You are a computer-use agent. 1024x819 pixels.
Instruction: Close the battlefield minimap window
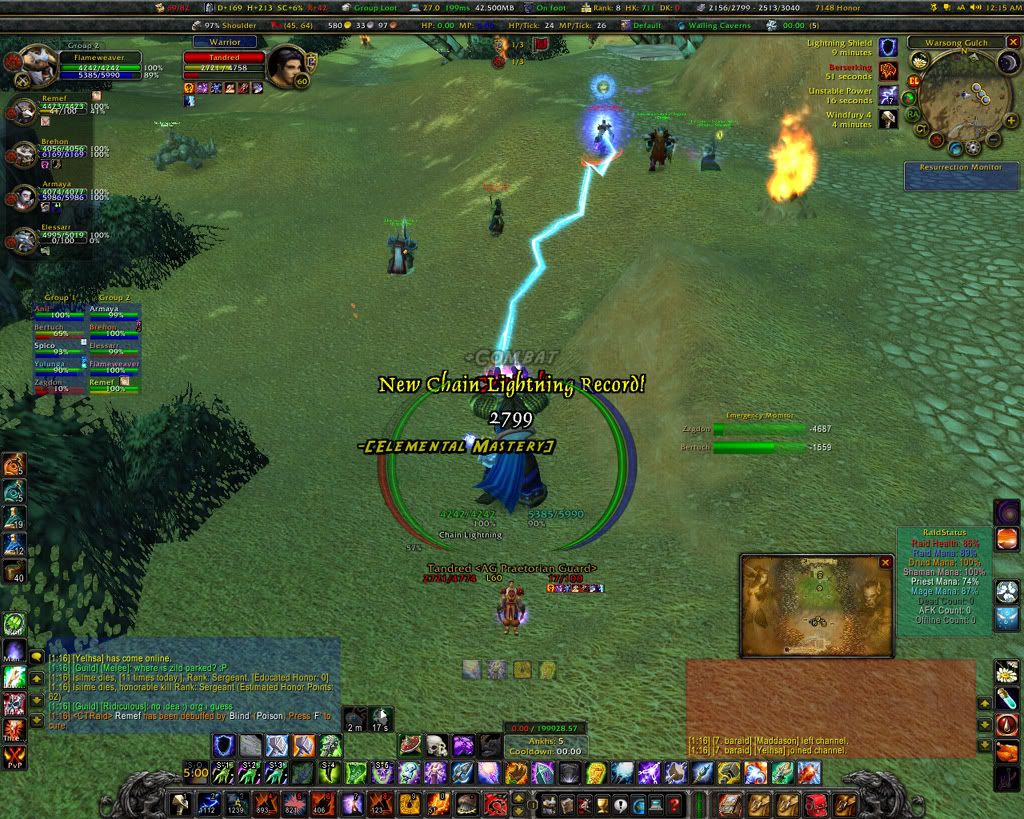[885, 563]
